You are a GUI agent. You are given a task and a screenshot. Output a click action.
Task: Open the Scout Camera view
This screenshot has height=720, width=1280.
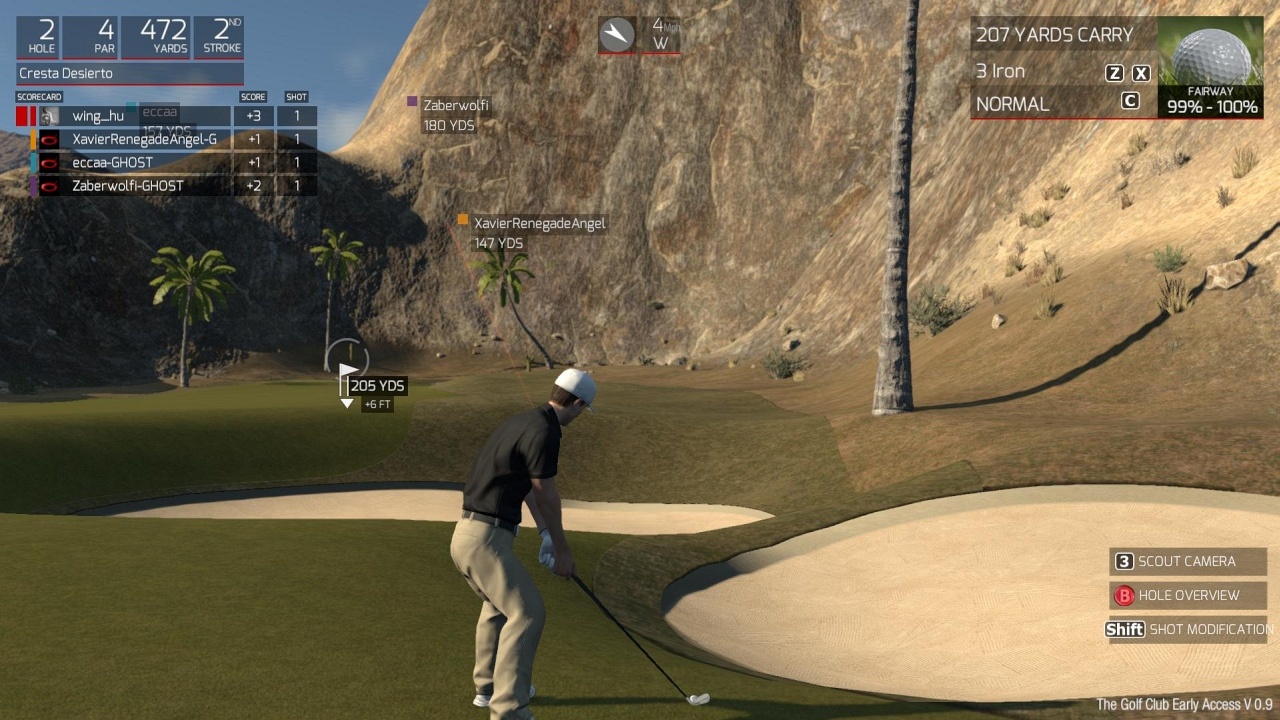tap(1187, 561)
